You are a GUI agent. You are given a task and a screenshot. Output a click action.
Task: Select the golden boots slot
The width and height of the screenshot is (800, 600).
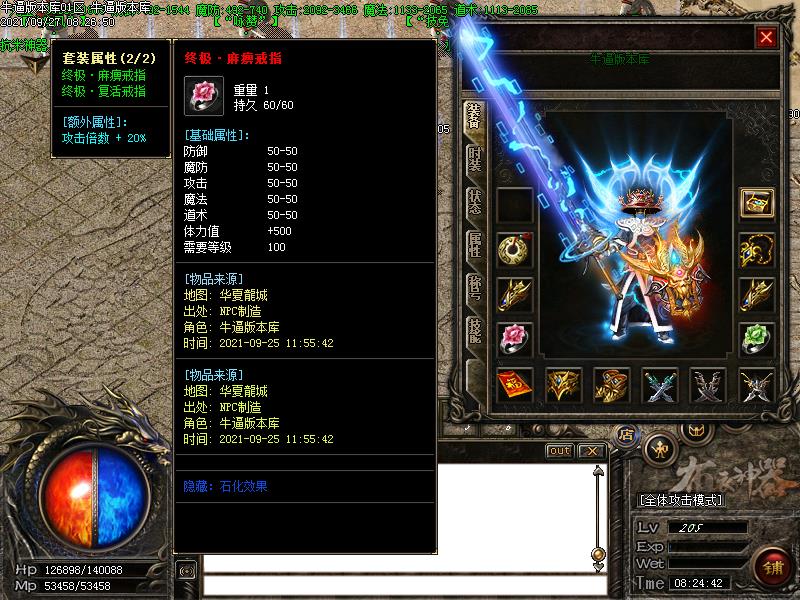[x=611, y=384]
